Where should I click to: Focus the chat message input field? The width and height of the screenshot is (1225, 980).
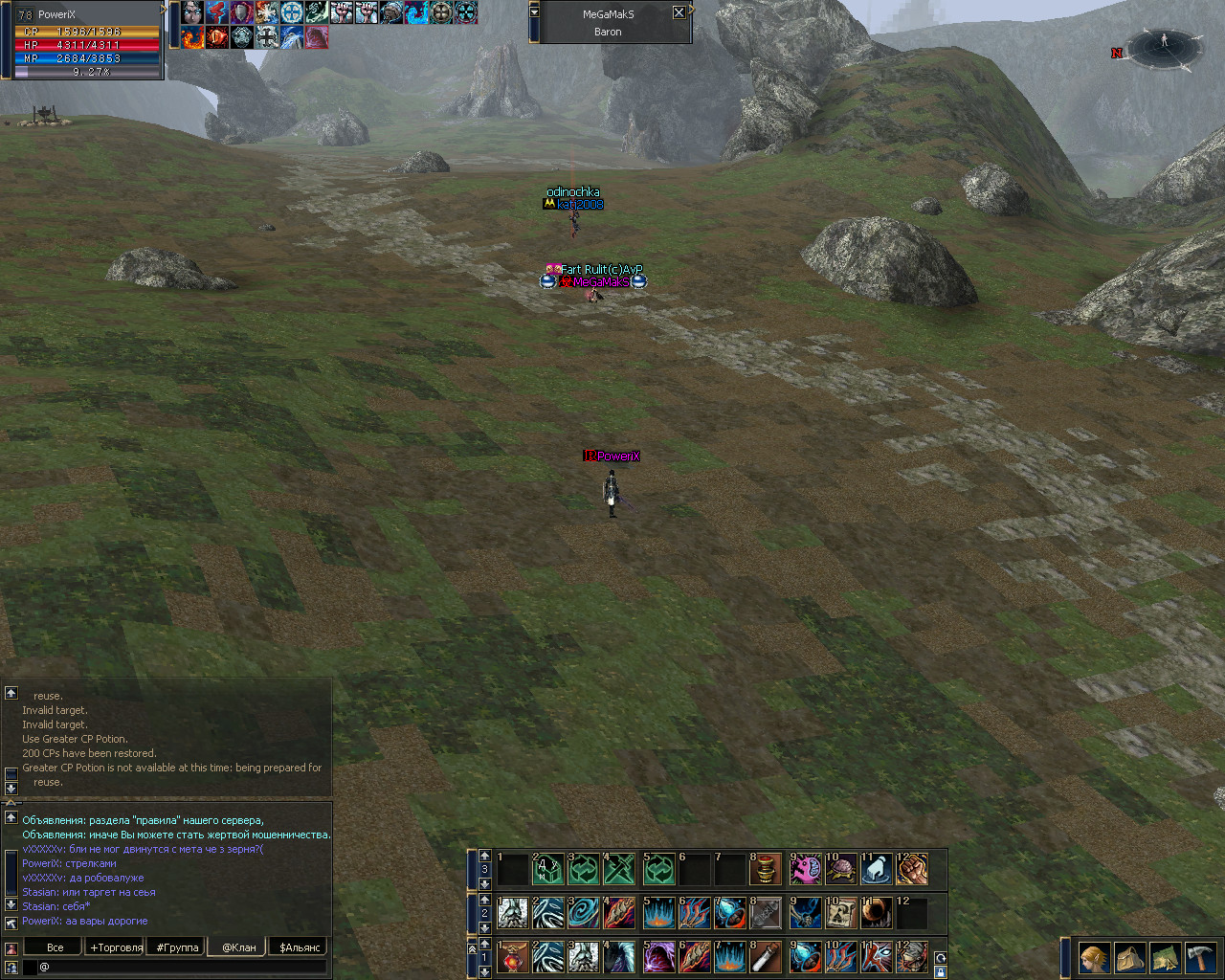click(182, 967)
